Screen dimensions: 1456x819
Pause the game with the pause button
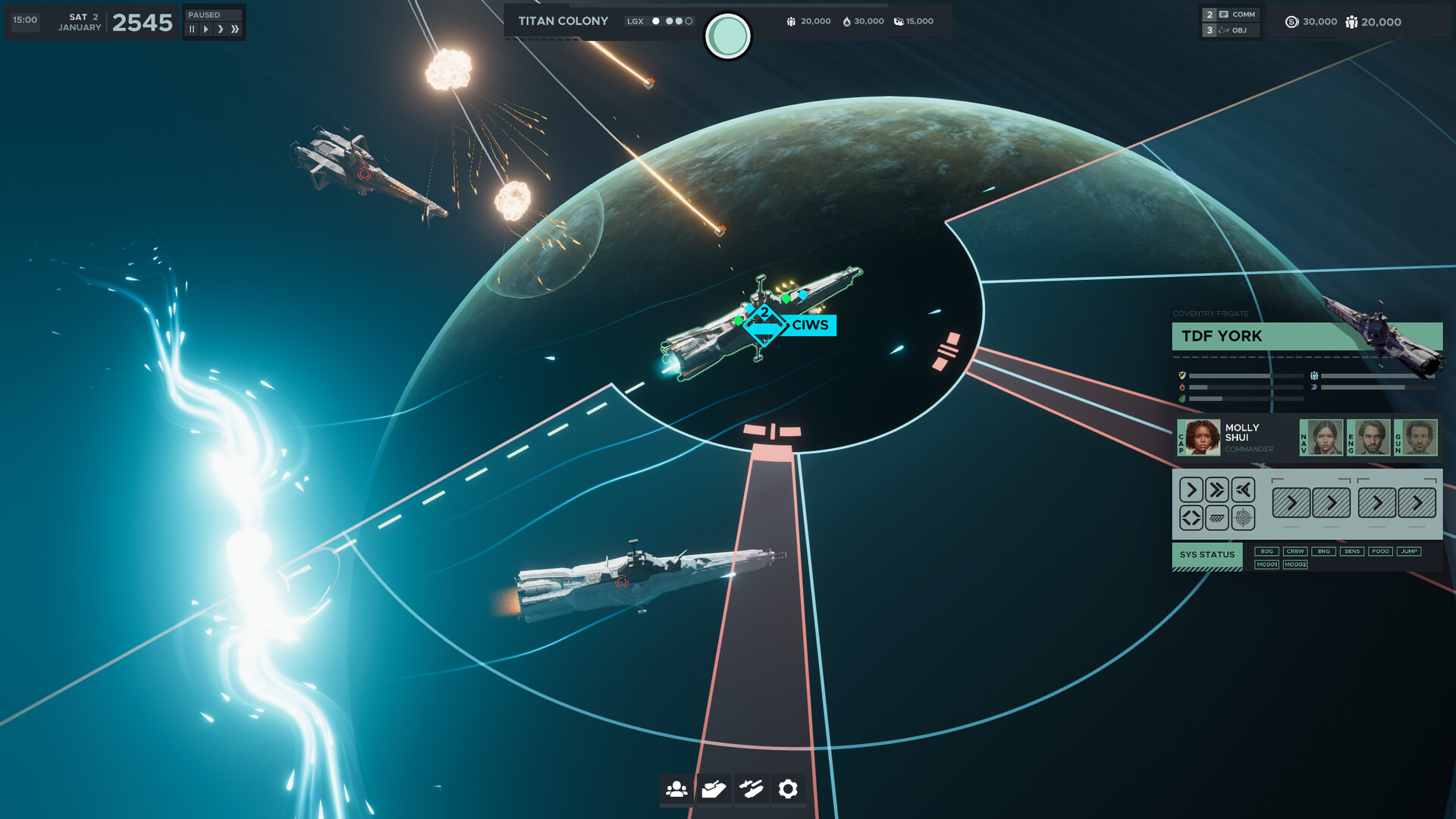pos(191,28)
